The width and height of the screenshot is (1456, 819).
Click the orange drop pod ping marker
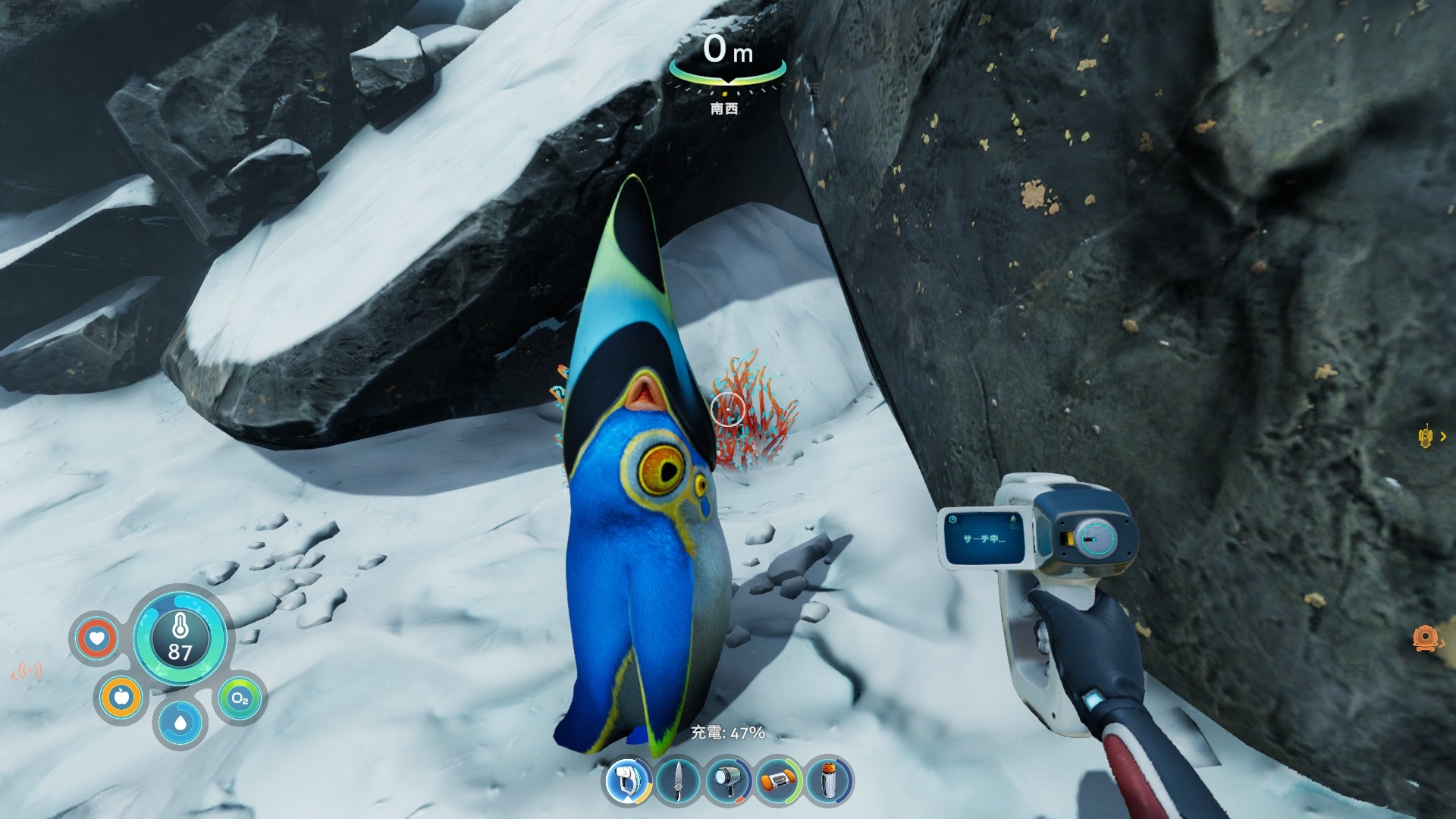tap(1425, 637)
